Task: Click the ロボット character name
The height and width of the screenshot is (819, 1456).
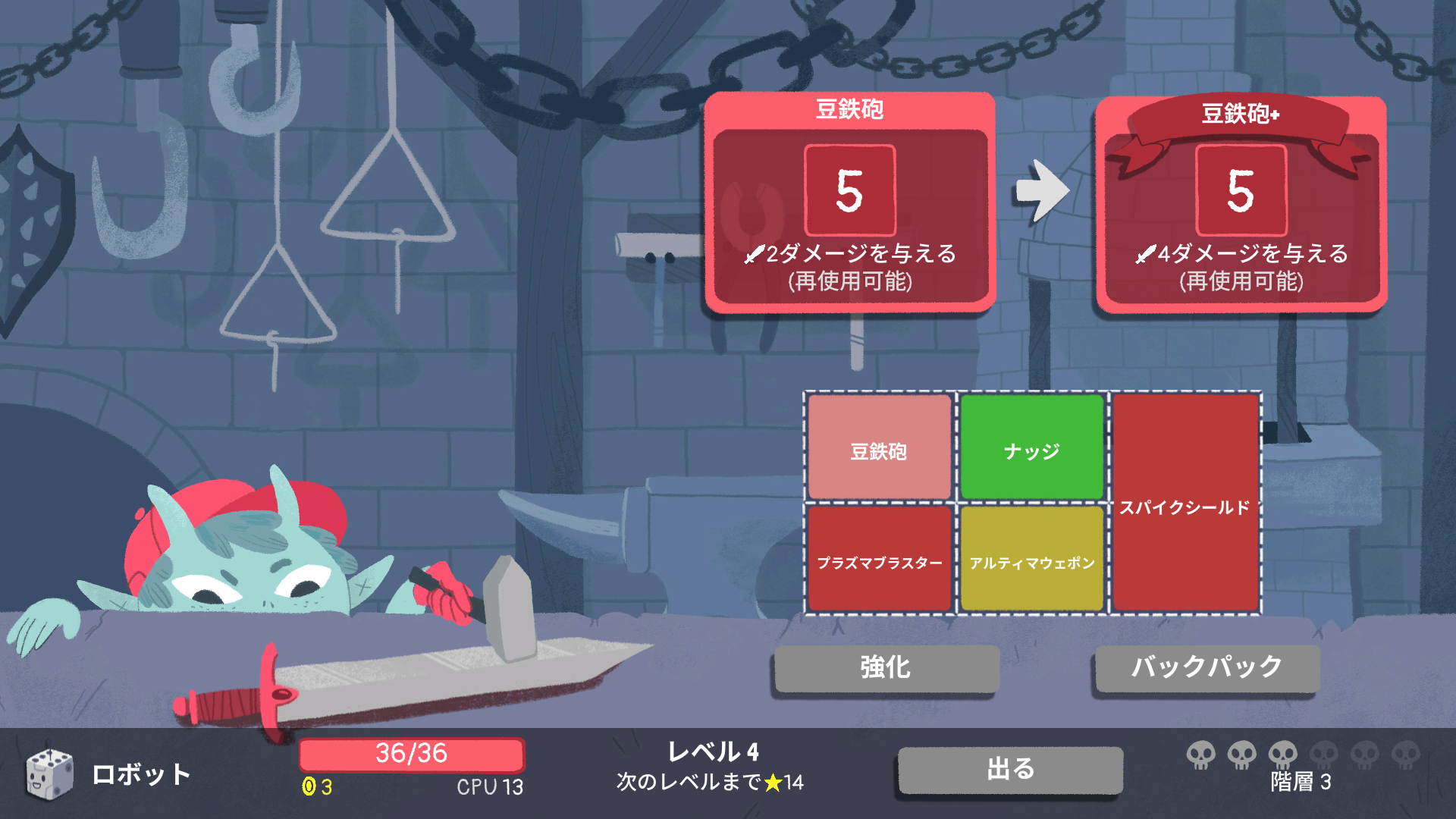Action: coord(140,773)
